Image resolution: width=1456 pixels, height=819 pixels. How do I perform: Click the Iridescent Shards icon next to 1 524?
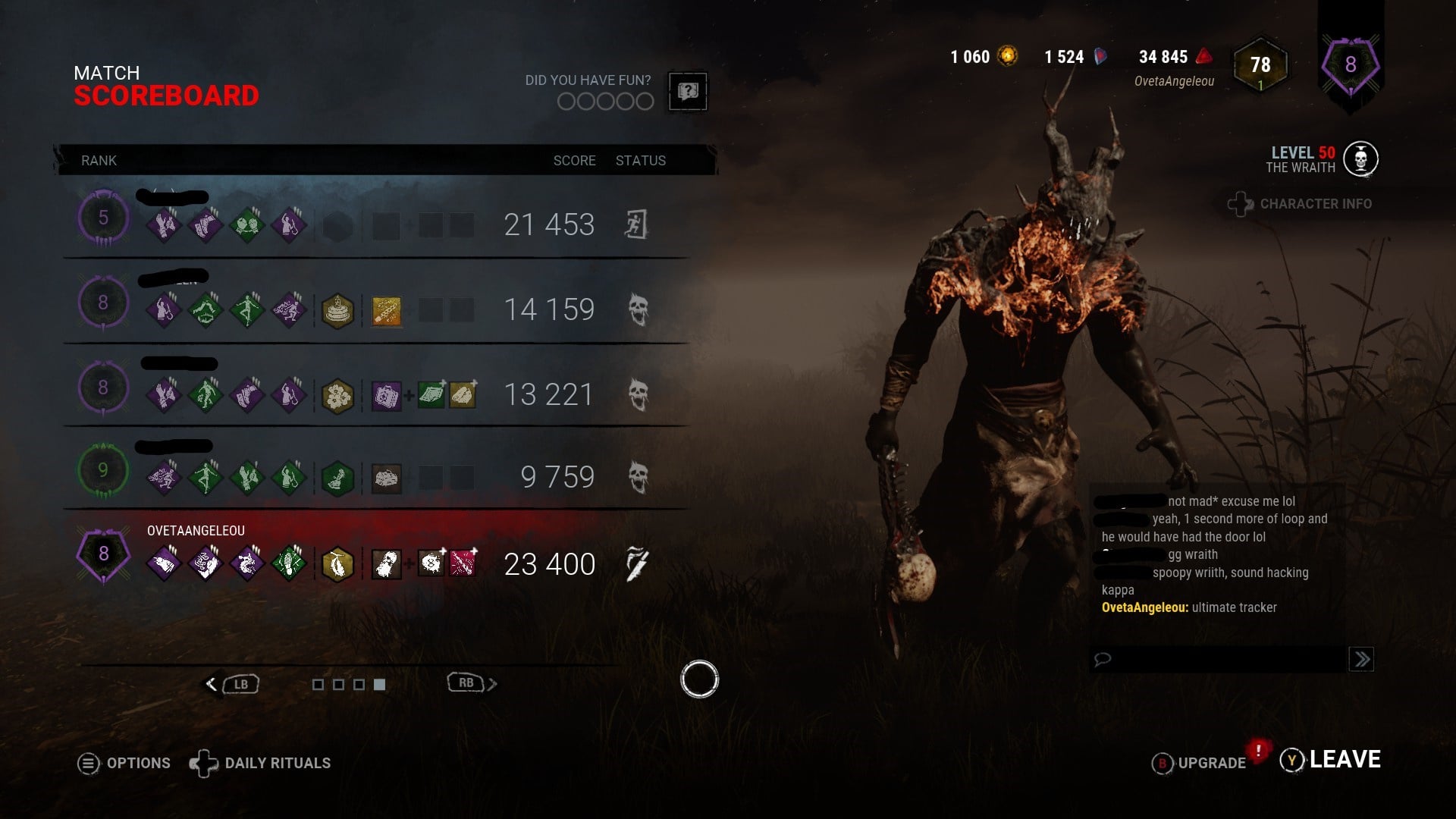(x=1101, y=56)
